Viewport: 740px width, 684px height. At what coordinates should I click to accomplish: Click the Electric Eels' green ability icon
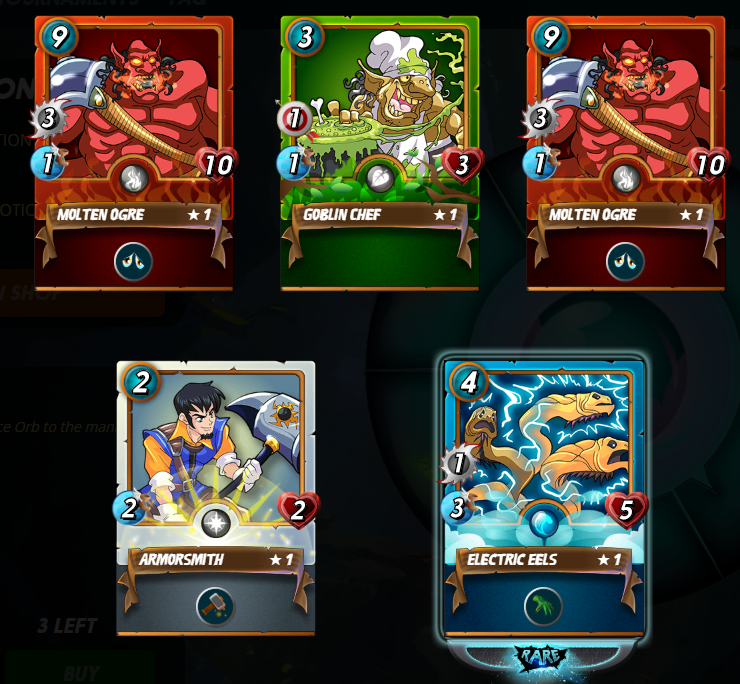543,606
